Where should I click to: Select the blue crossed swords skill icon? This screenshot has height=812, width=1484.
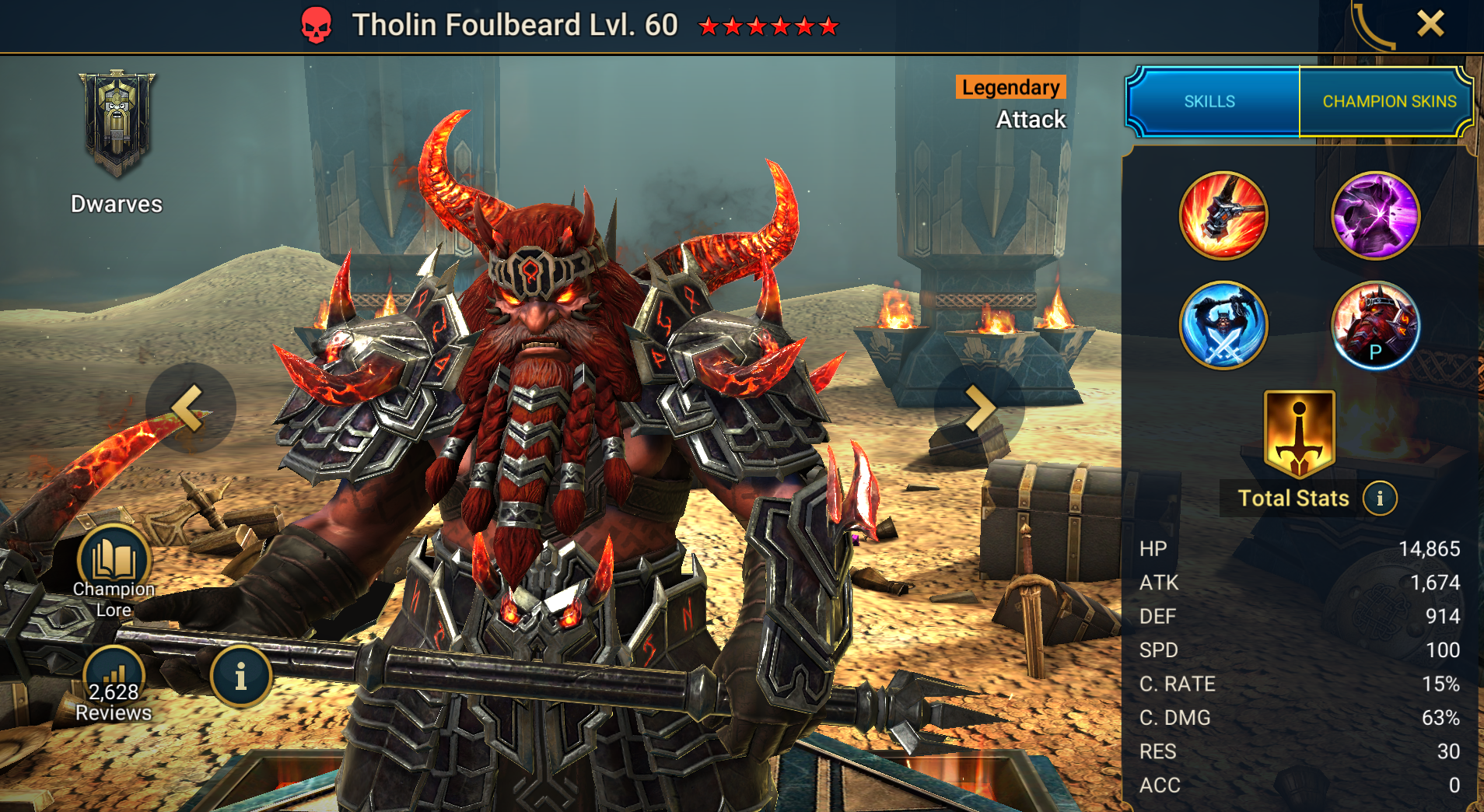(1223, 325)
